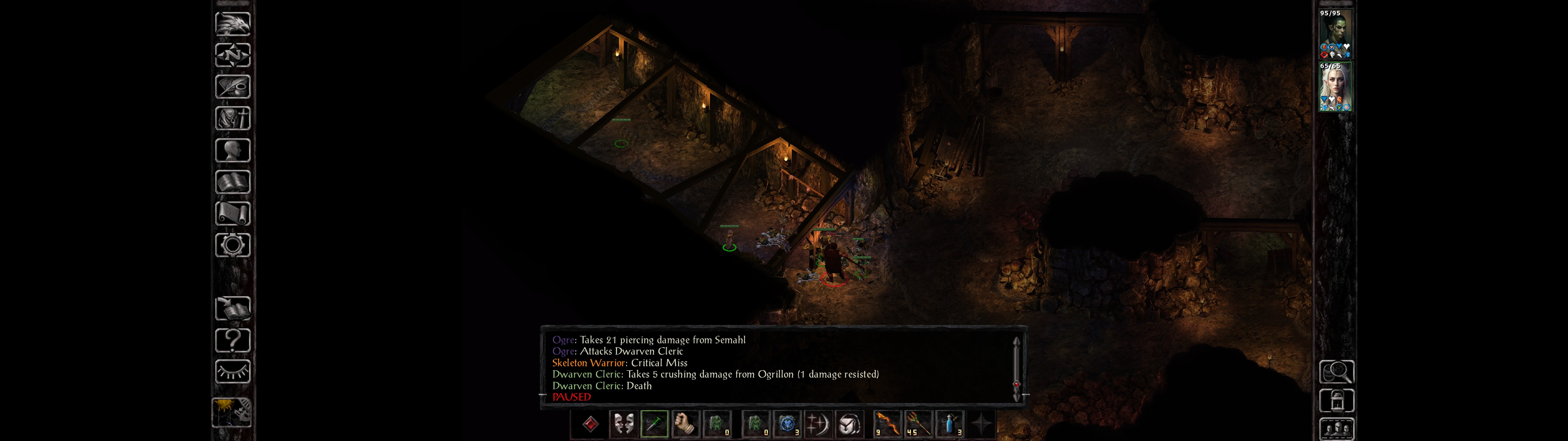1568x441 pixels.
Task: Choose the fist weapon slot
Action: [685, 424]
